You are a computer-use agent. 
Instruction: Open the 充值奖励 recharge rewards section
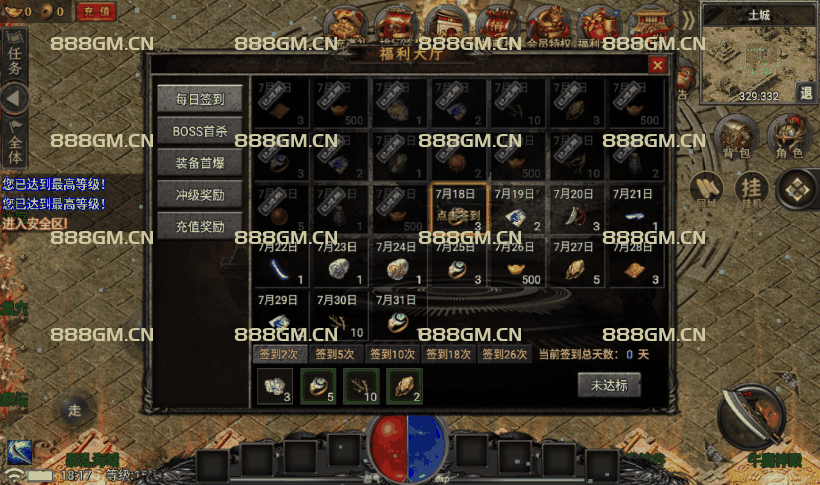coord(199,225)
